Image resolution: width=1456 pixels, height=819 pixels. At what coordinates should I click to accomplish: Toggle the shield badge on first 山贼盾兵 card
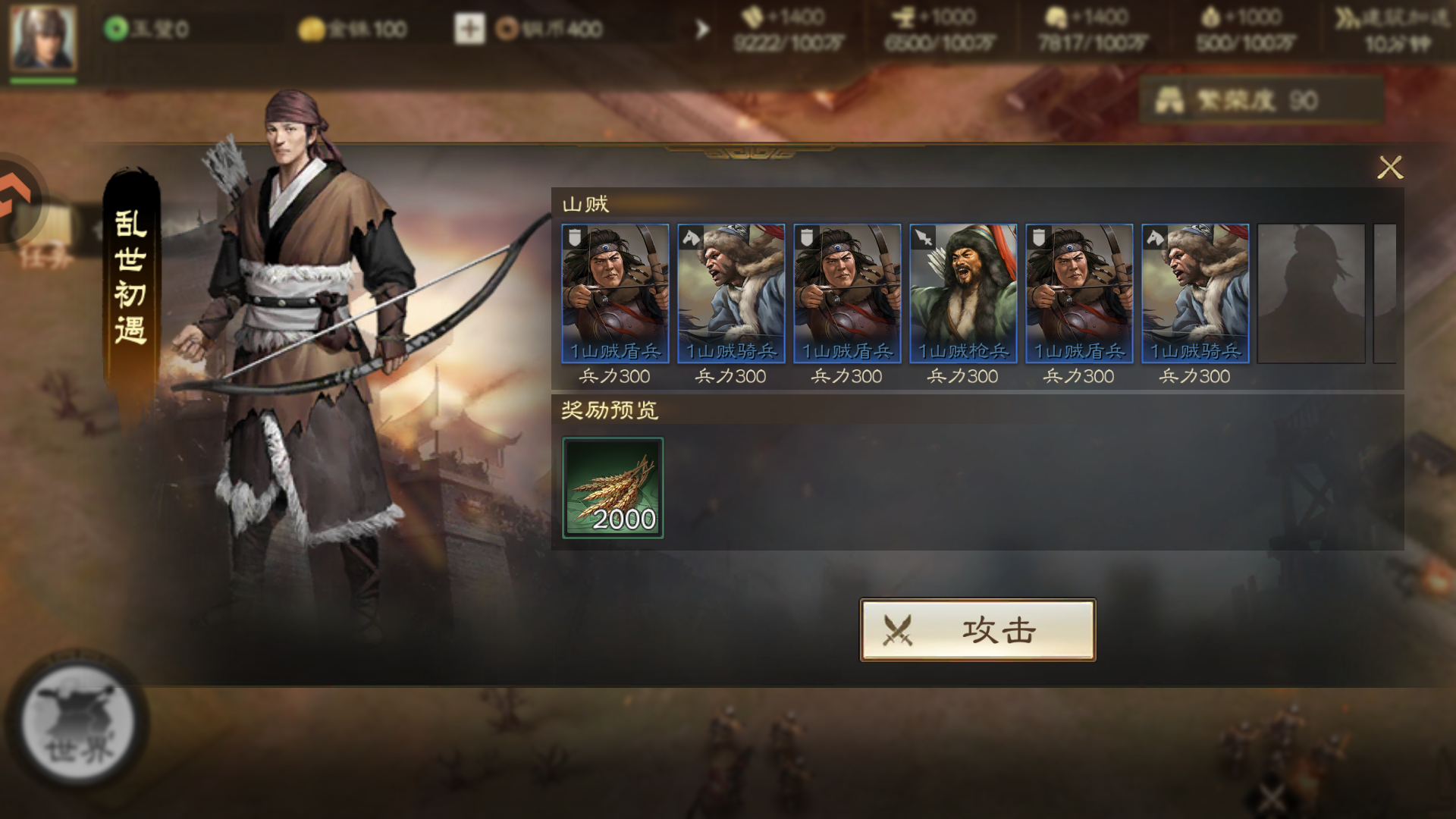573,237
